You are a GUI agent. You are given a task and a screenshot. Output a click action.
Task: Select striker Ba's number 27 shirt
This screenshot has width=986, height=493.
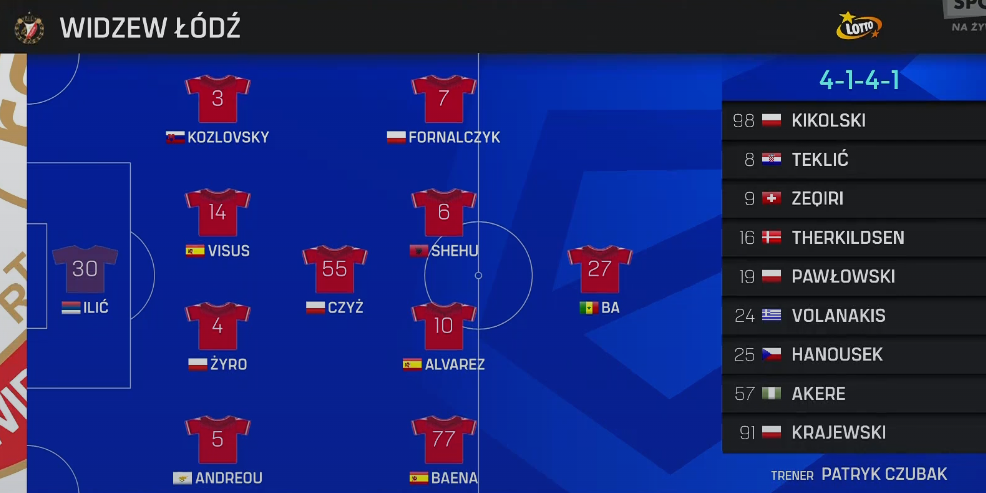coord(600,269)
